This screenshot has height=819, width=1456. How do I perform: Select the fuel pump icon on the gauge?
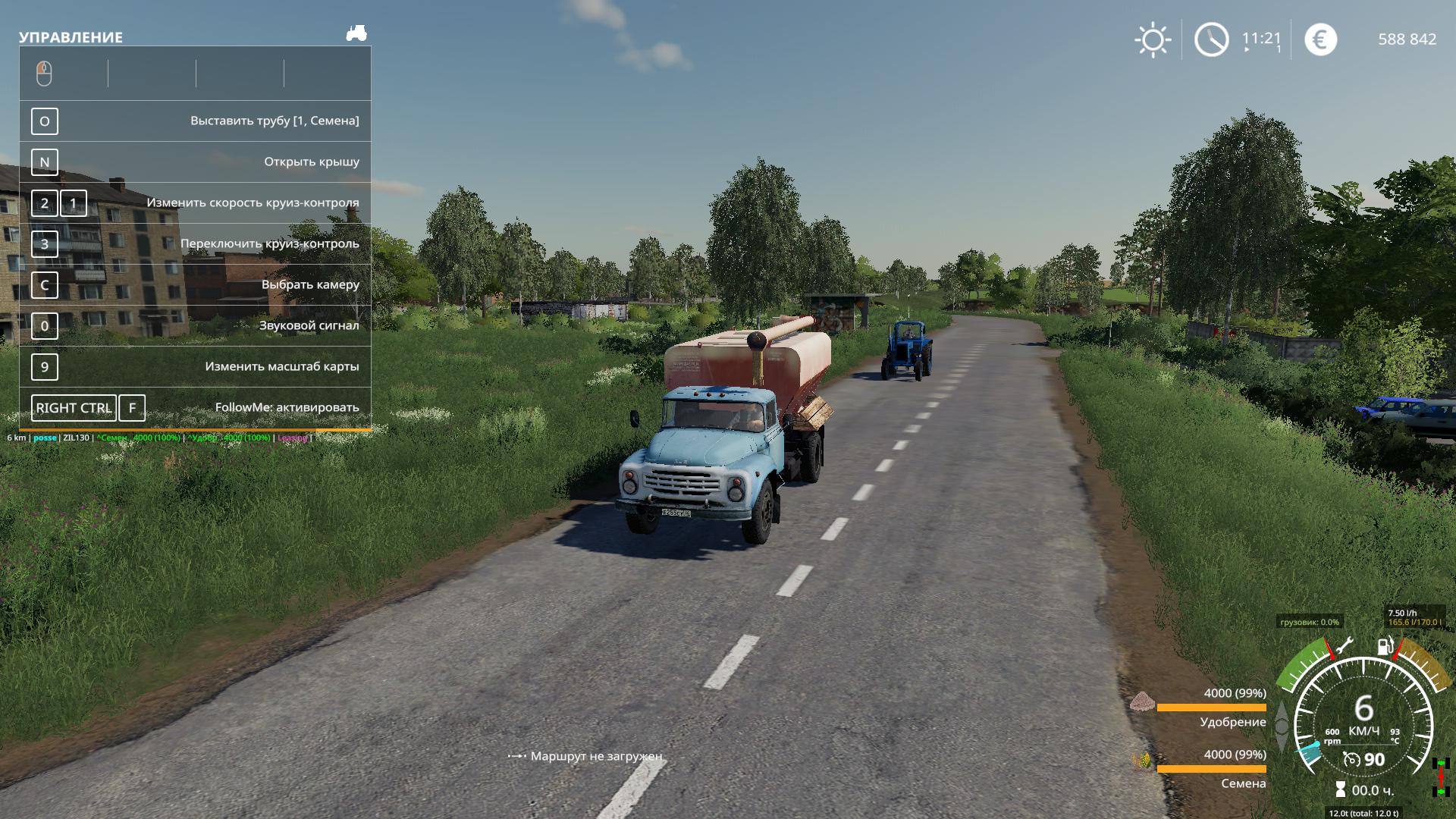1385,647
